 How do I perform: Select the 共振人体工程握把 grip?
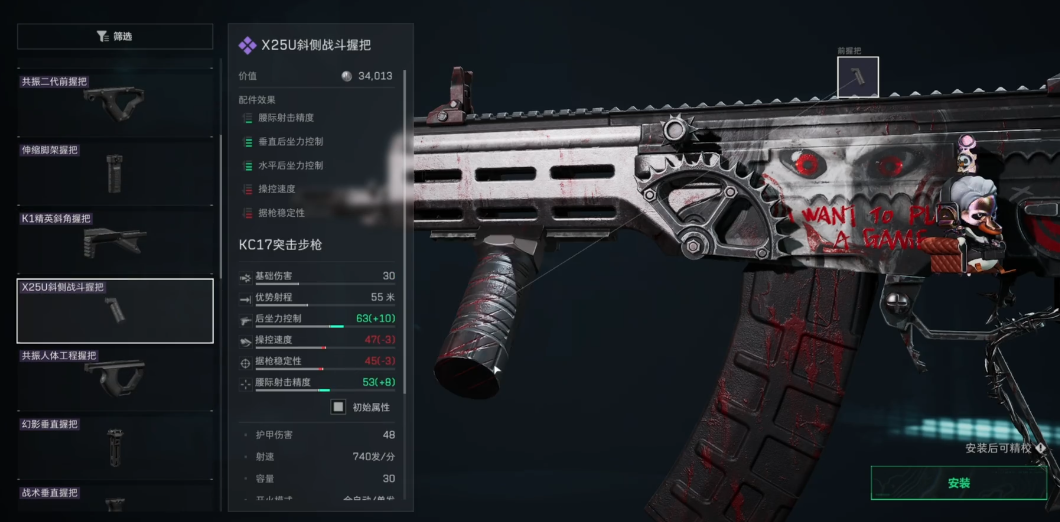click(x=115, y=377)
